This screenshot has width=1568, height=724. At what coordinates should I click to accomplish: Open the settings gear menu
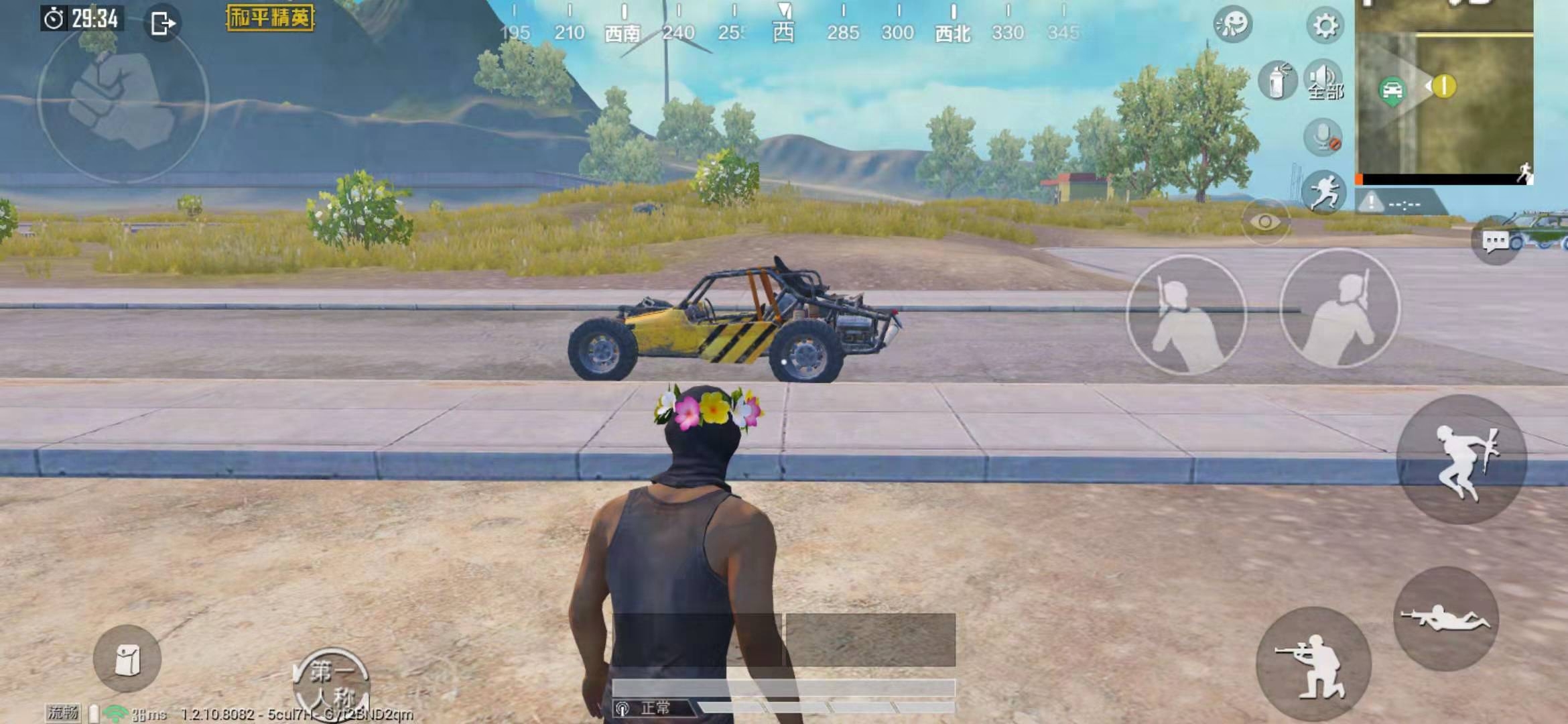[1325, 26]
